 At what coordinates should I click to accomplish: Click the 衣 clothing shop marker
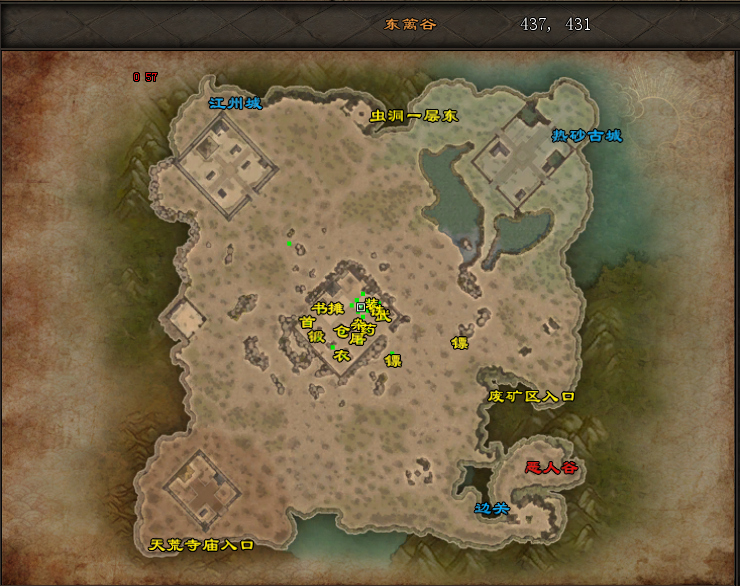click(x=340, y=355)
